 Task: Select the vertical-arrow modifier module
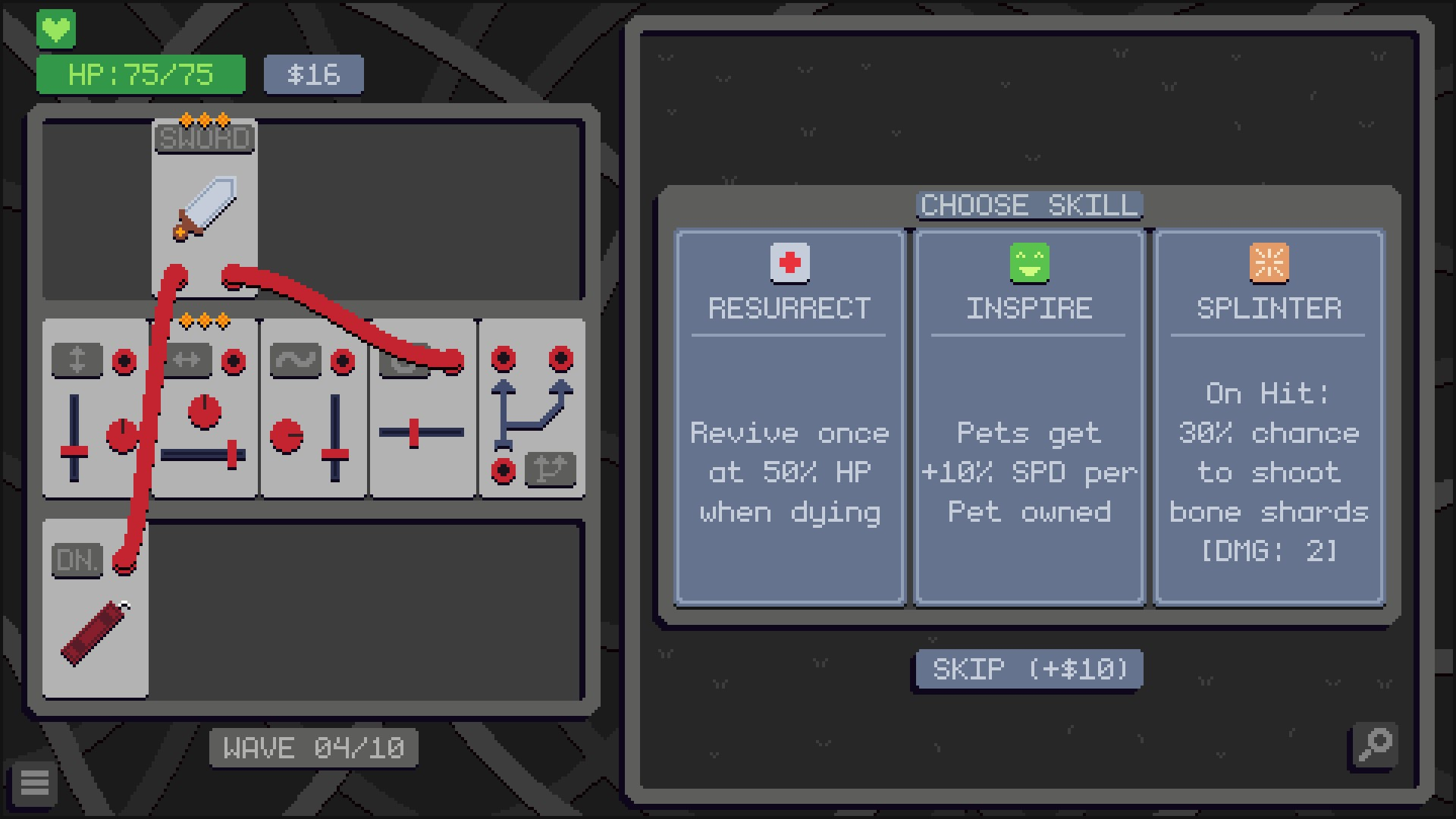pos(95,409)
